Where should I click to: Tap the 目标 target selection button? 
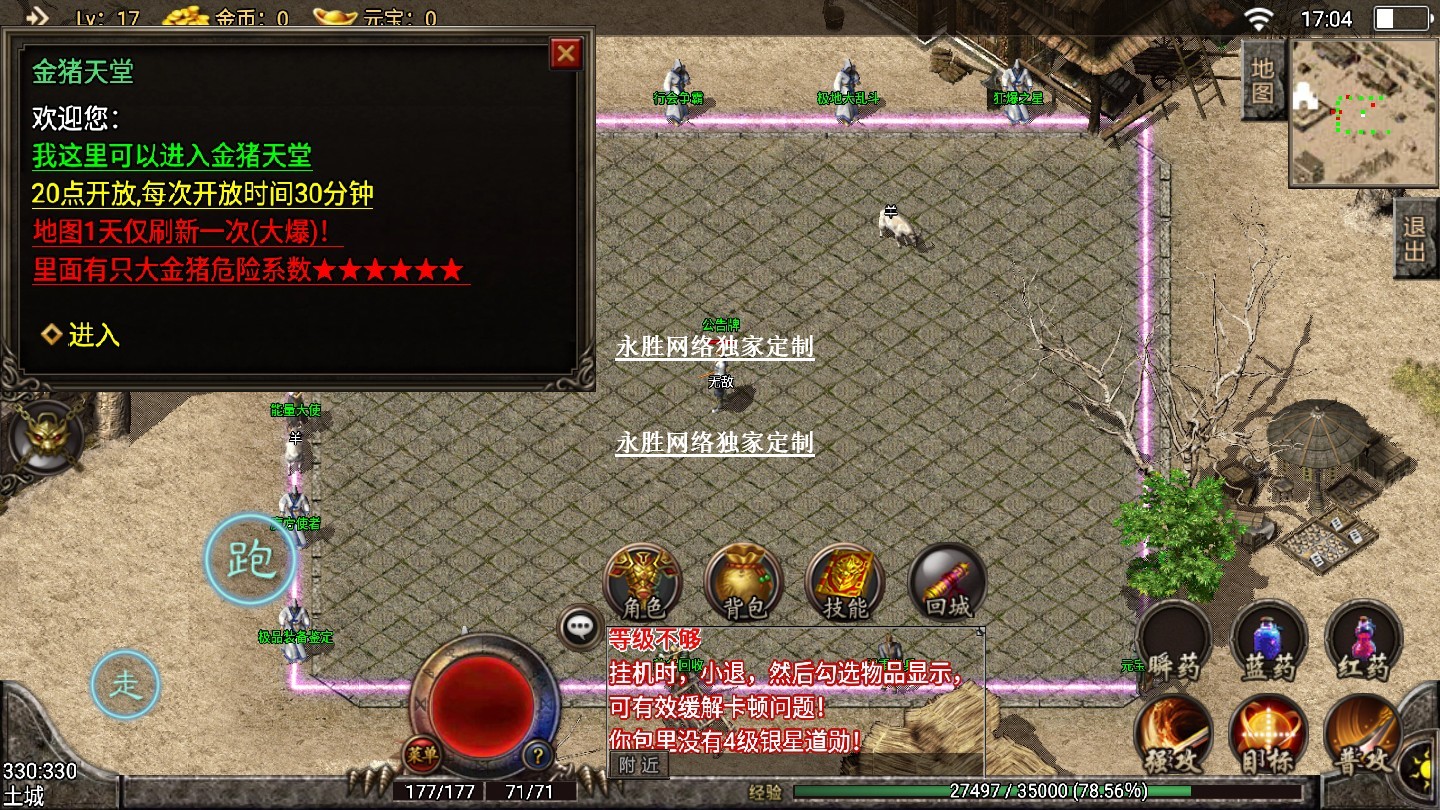(x=1268, y=735)
